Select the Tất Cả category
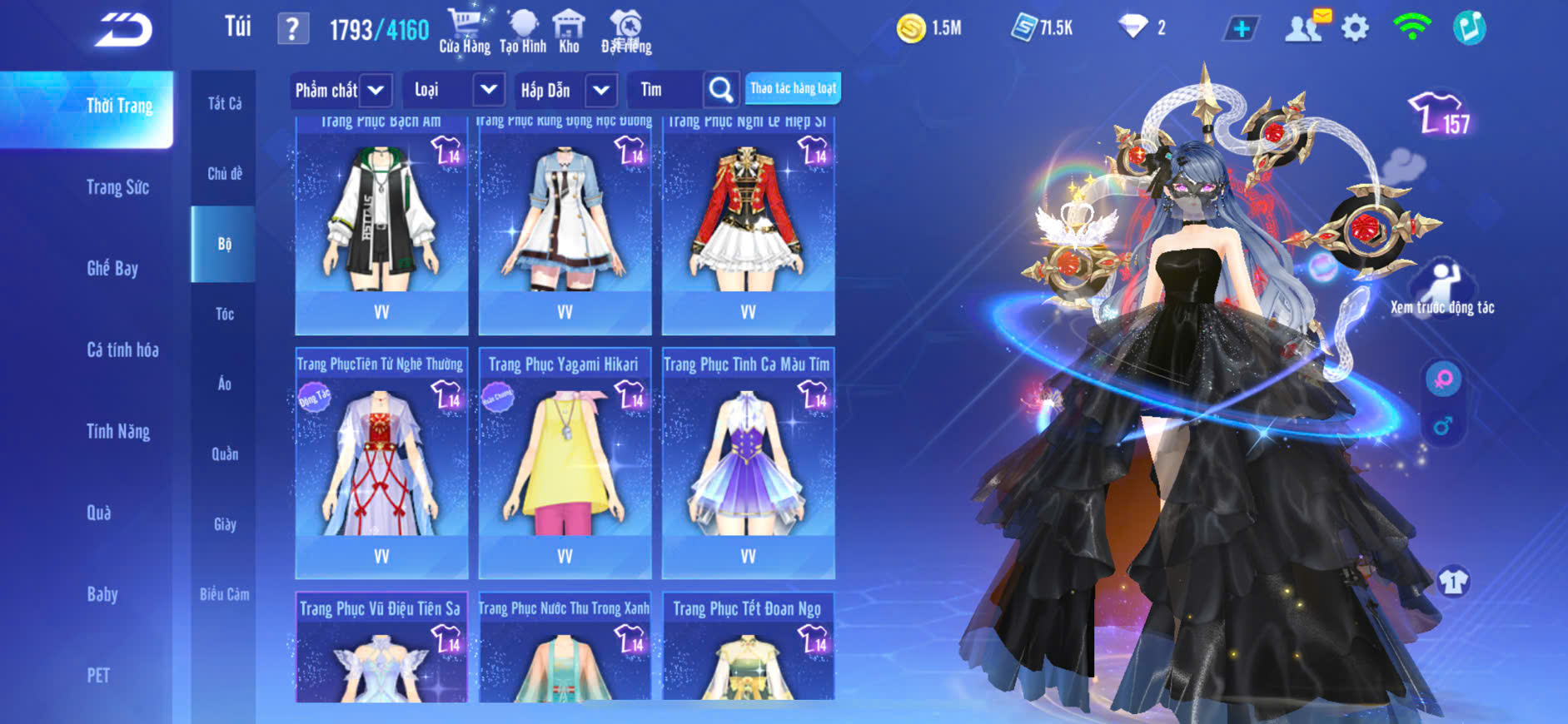Viewport: 1568px width, 724px height. click(x=224, y=103)
